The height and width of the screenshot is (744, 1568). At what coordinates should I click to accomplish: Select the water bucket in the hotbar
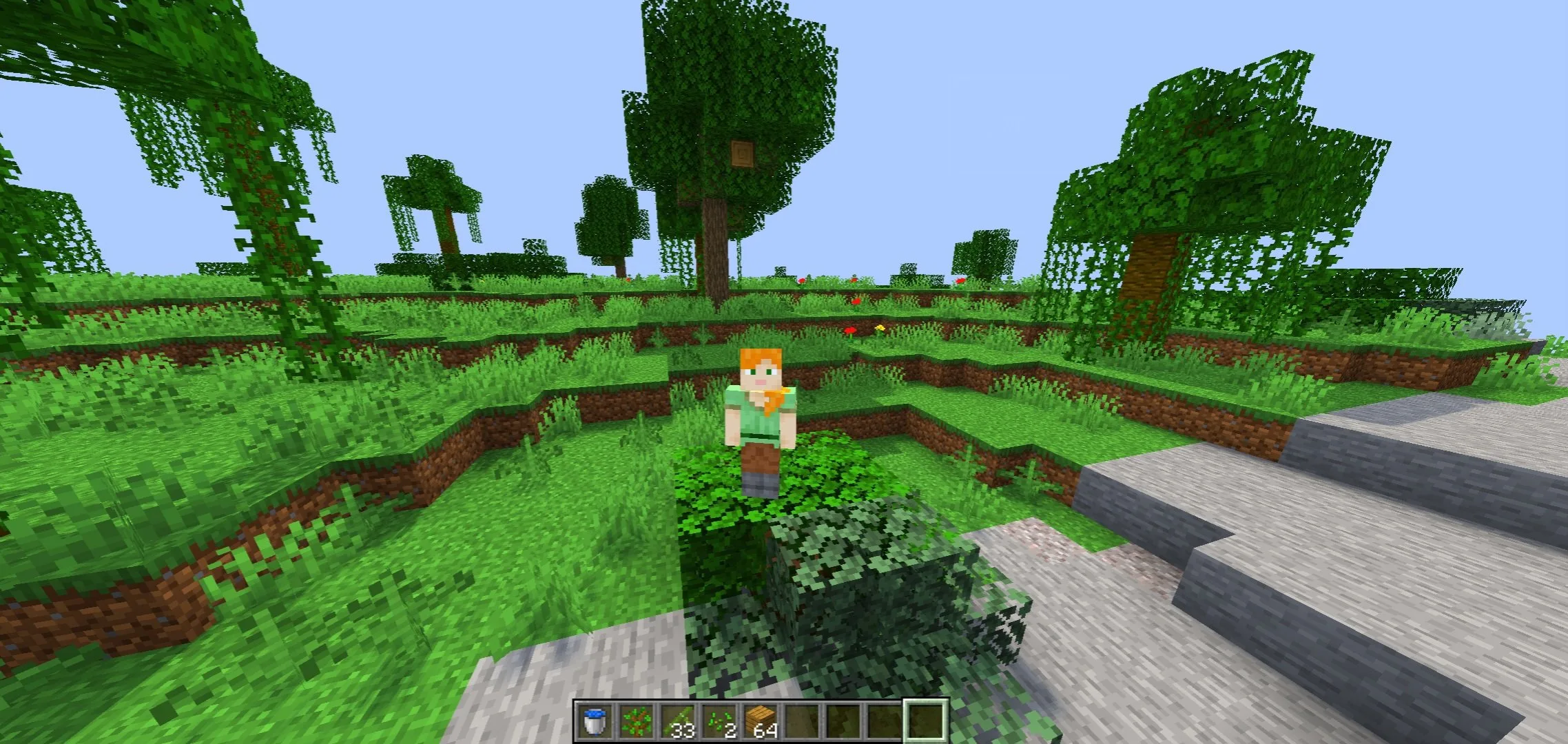[594, 720]
